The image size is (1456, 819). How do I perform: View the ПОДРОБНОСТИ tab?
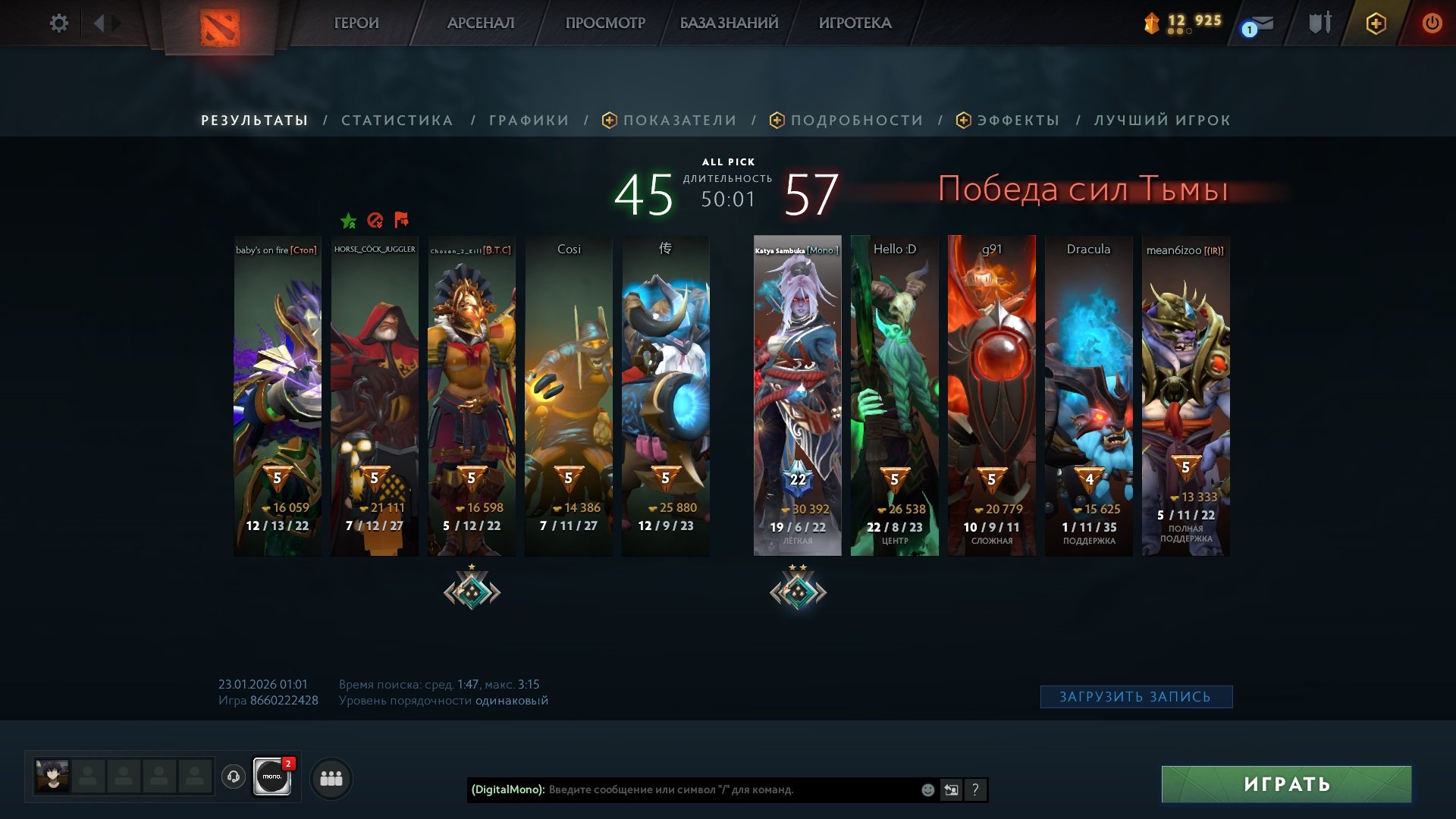[x=856, y=120]
